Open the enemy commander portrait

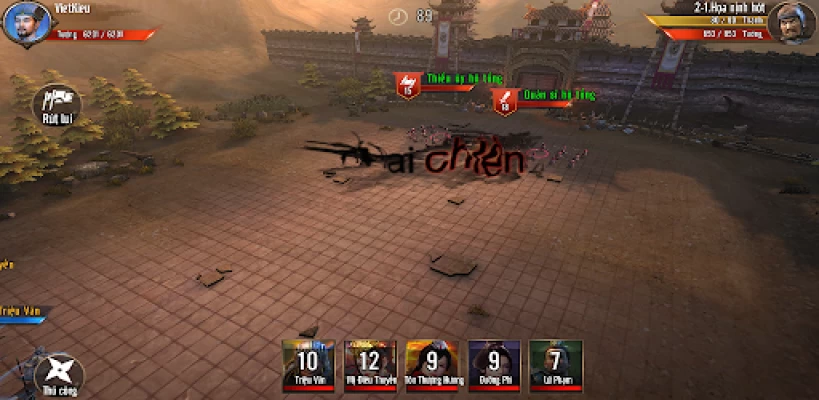pyautogui.click(x=790, y=24)
